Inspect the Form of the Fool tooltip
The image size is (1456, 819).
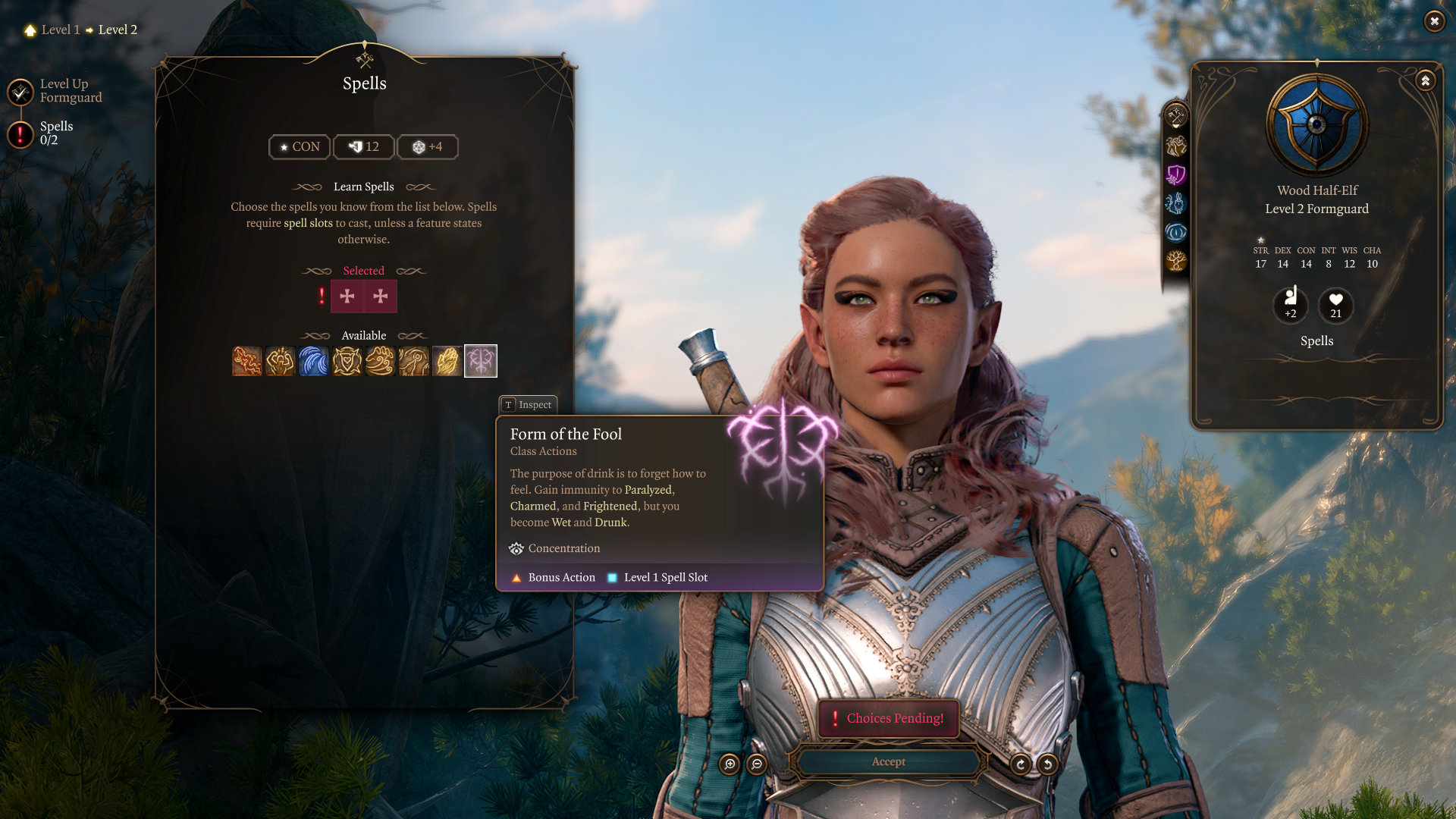click(529, 405)
